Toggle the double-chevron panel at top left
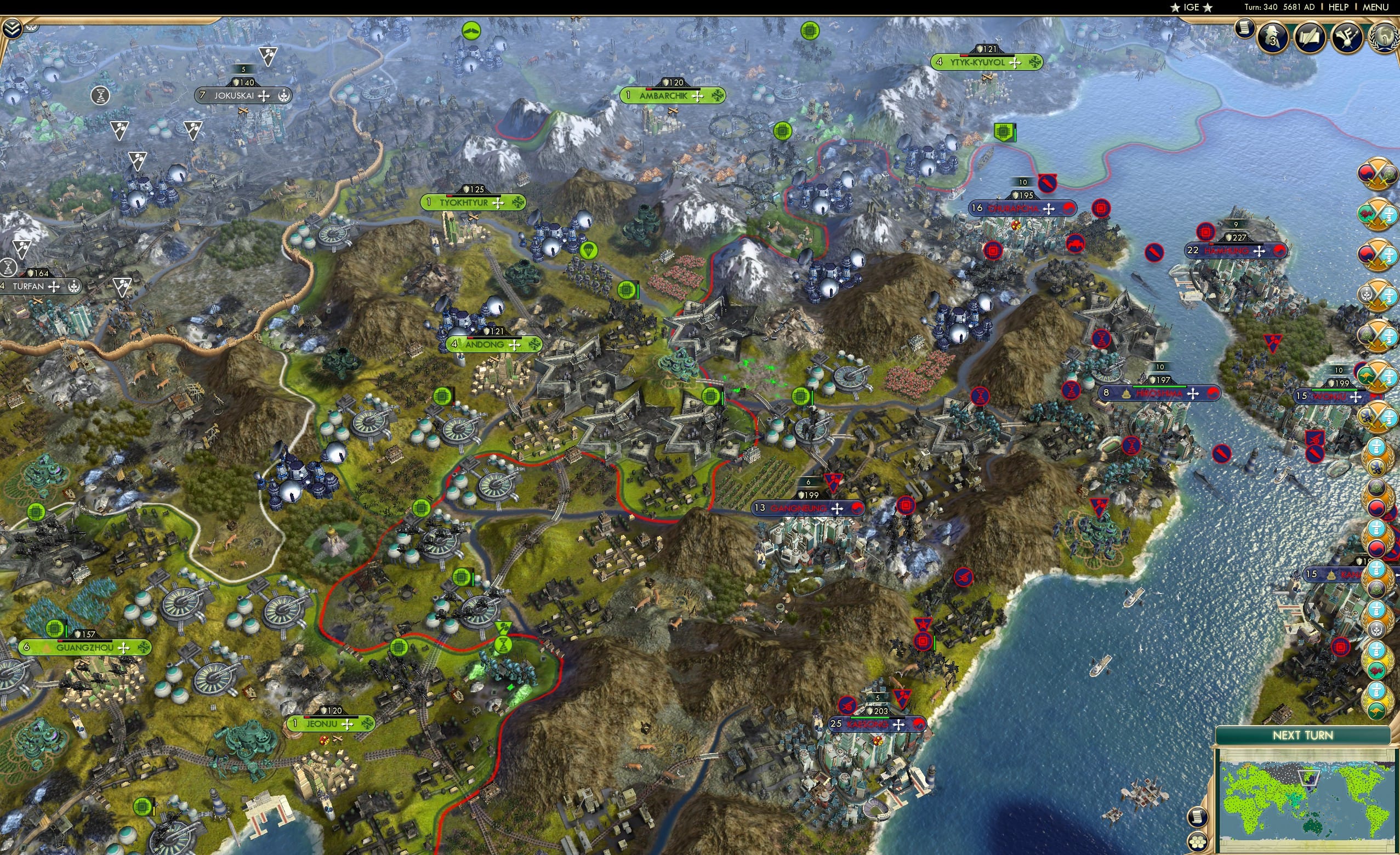Screen dimensions: 1400x855 click(x=11, y=29)
